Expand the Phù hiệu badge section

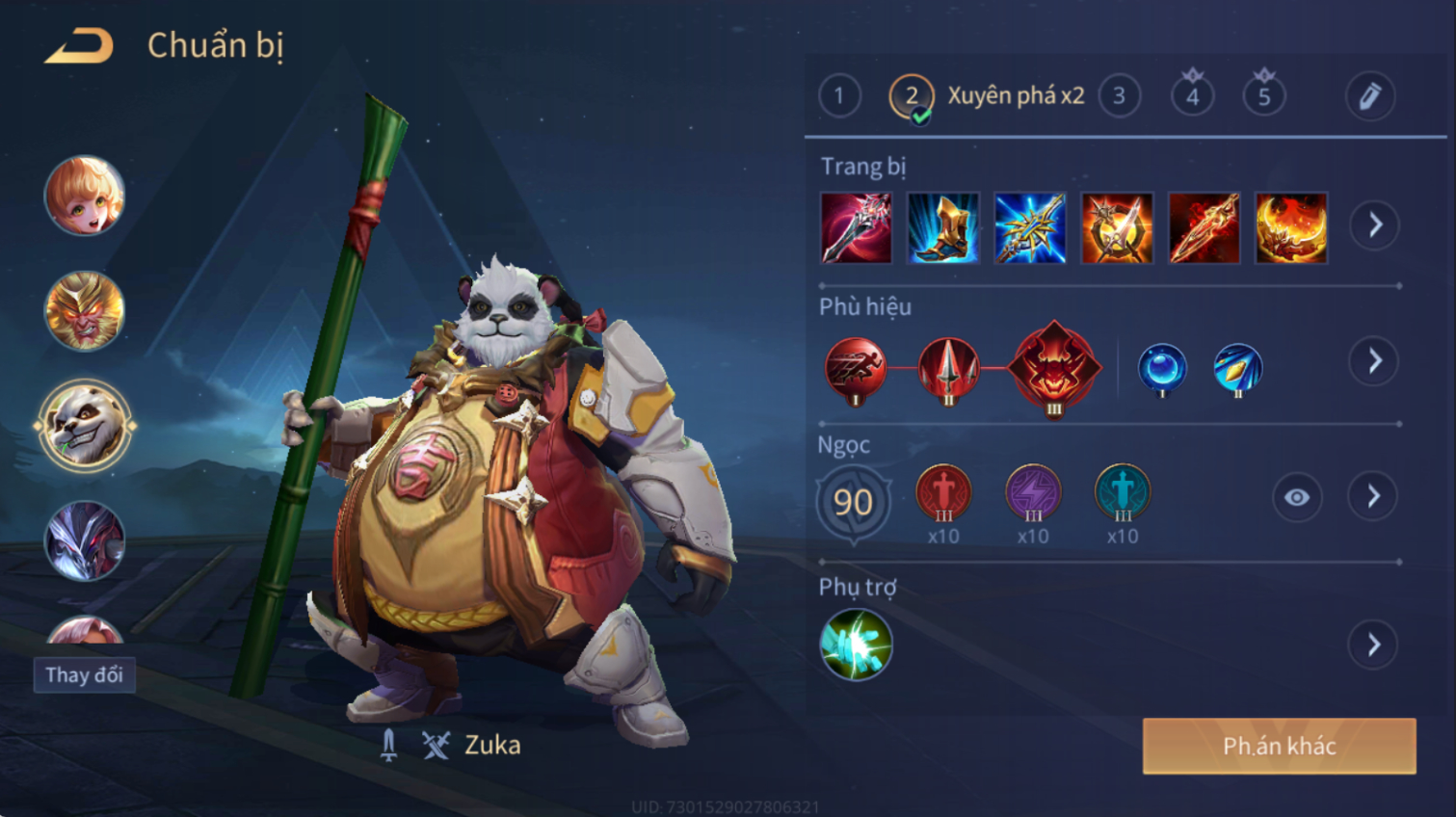coord(1374,361)
